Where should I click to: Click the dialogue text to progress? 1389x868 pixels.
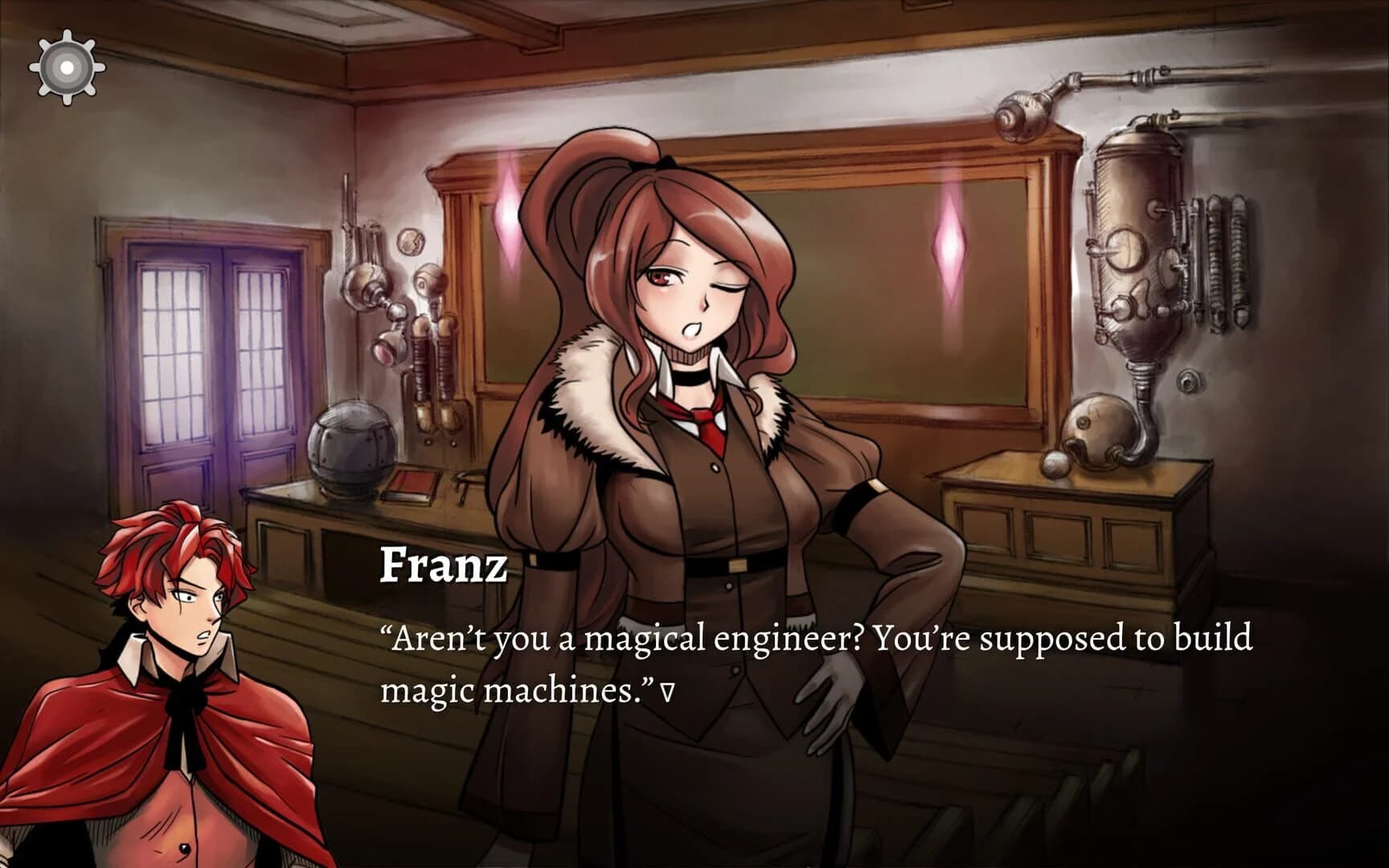tap(804, 639)
